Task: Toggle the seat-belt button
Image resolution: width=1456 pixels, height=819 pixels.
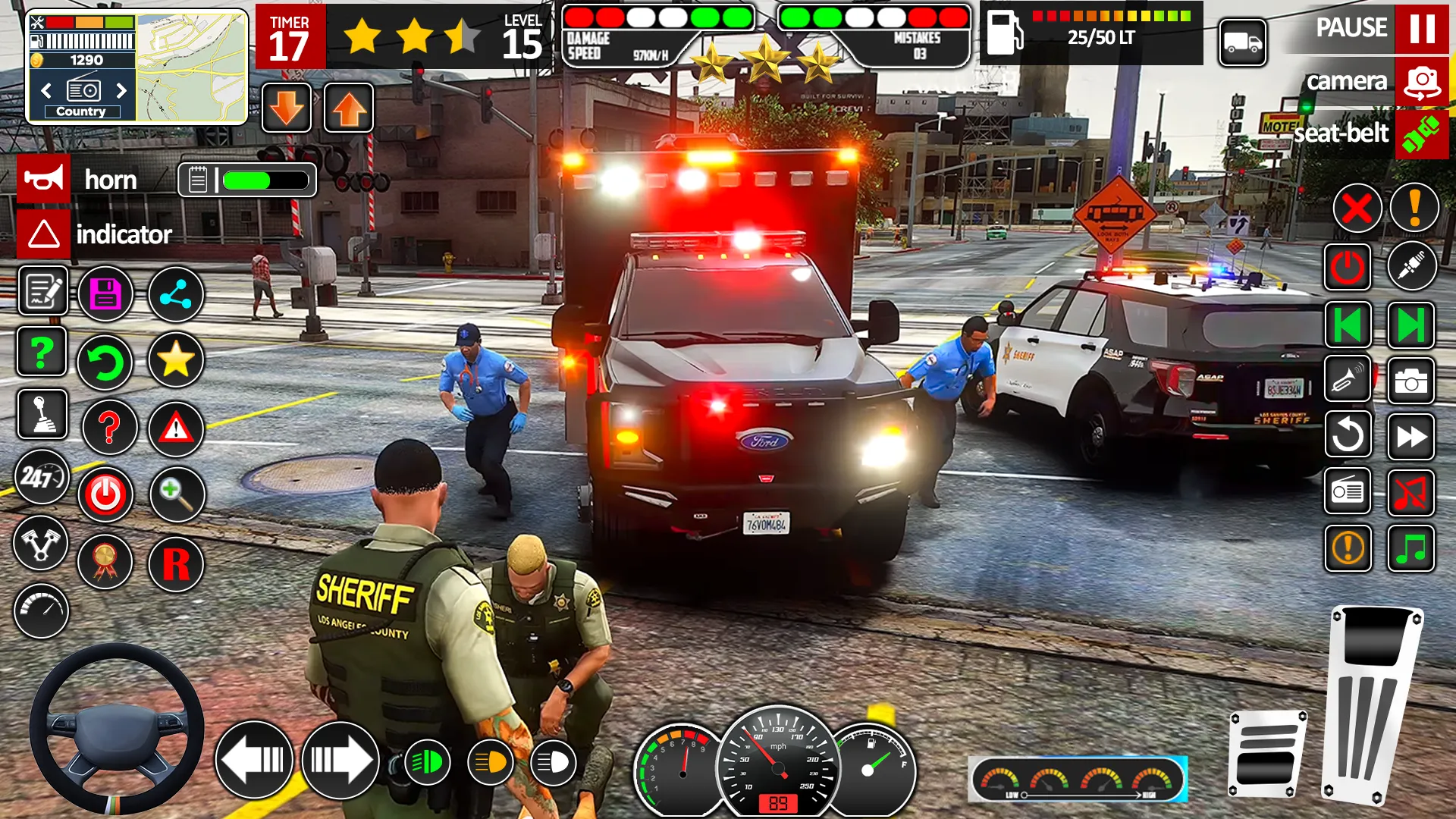Action: (1421, 135)
